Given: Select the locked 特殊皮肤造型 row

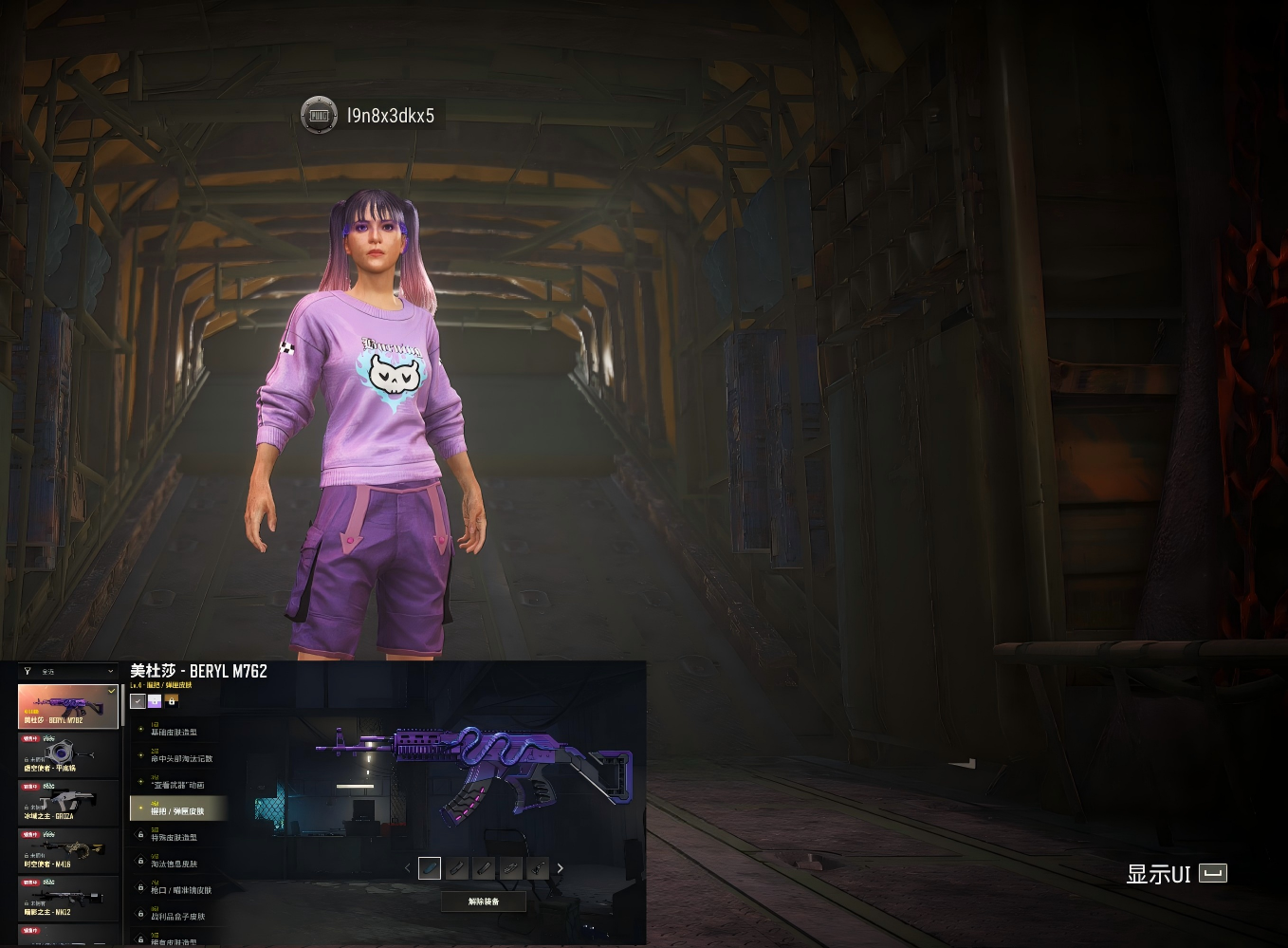Looking at the screenshot, I should tap(178, 836).
